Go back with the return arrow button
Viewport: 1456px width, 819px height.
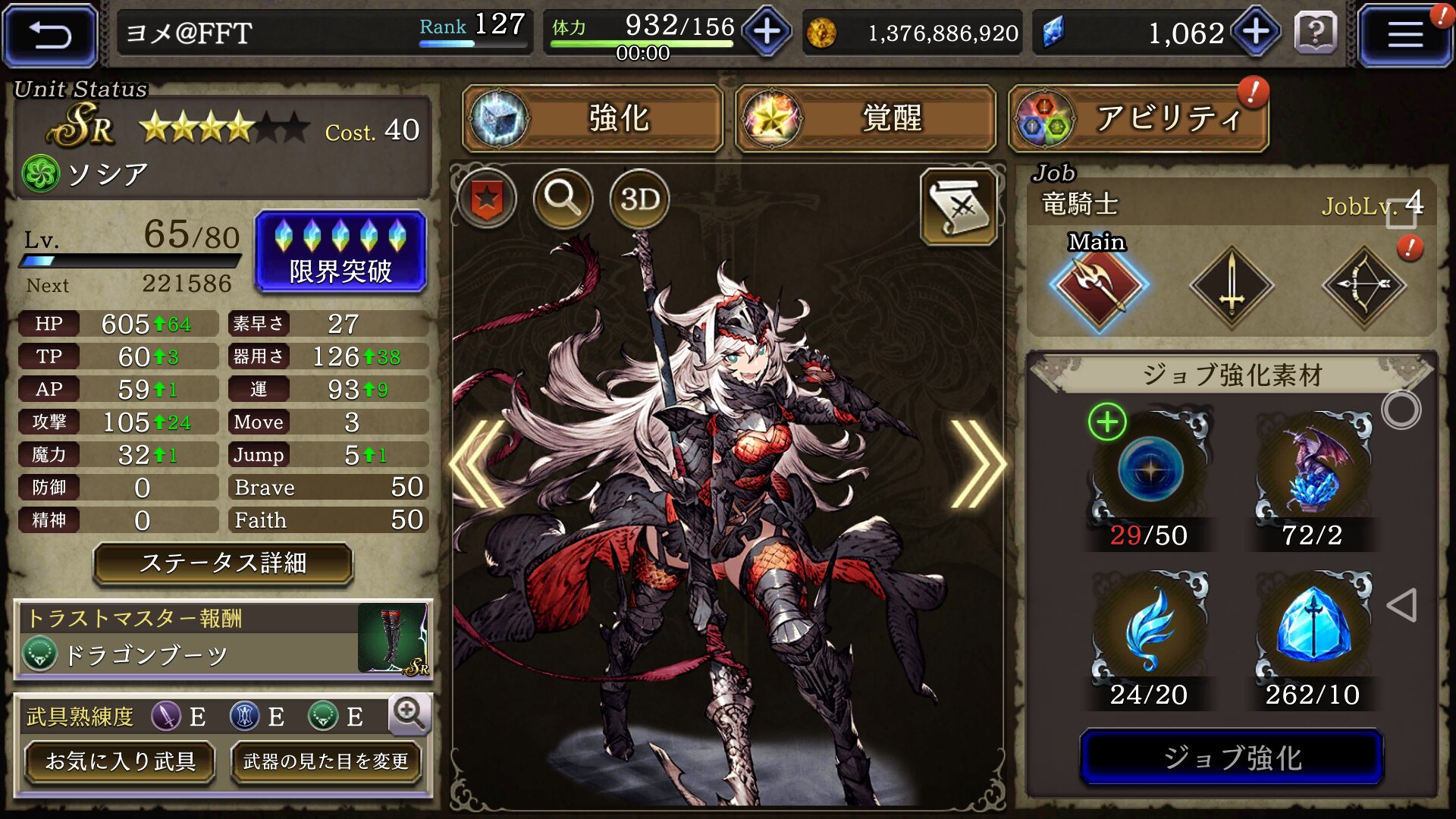(x=50, y=35)
